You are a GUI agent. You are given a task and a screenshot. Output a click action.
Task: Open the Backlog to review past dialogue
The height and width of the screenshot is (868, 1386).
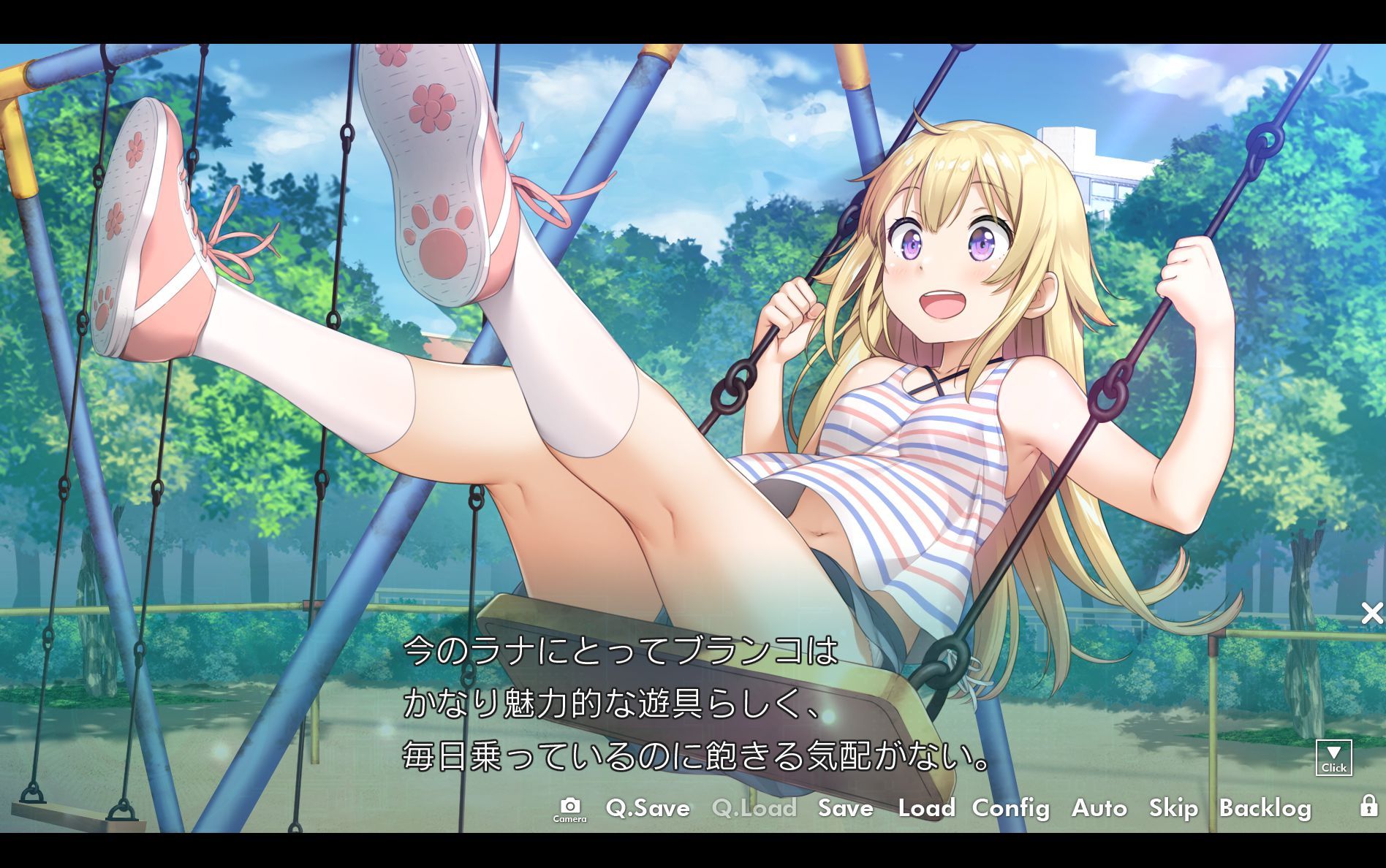[x=1267, y=809]
